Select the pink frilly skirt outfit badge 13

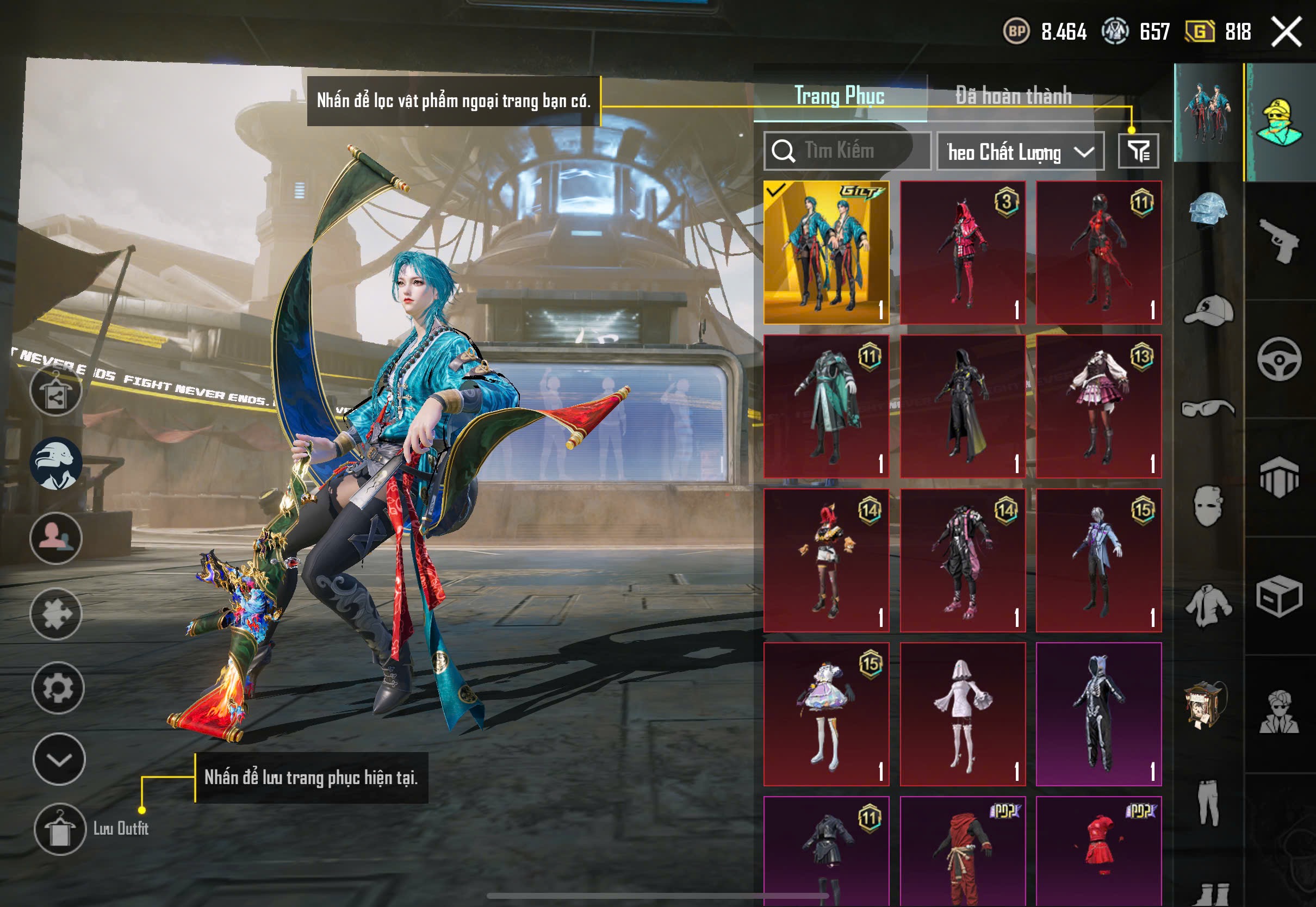[x=1098, y=406]
